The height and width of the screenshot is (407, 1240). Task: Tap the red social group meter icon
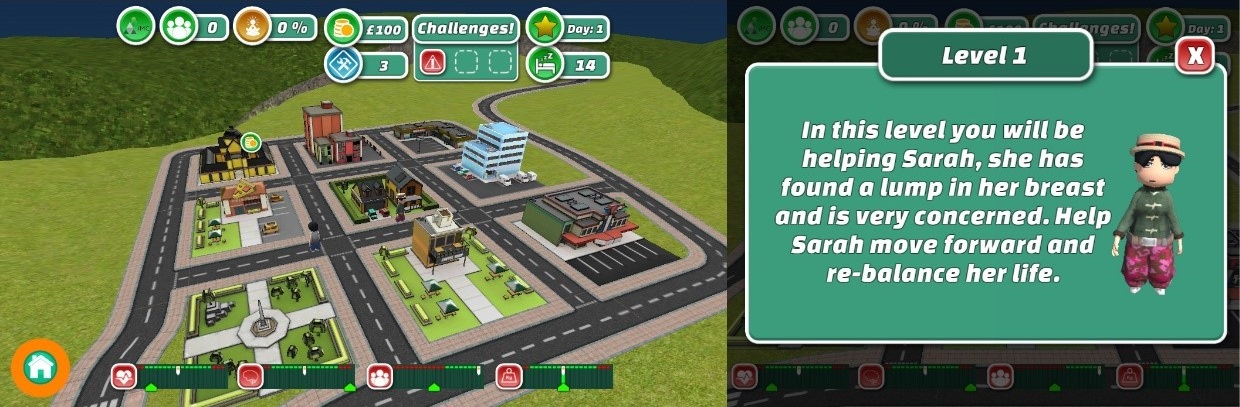pos(379,377)
